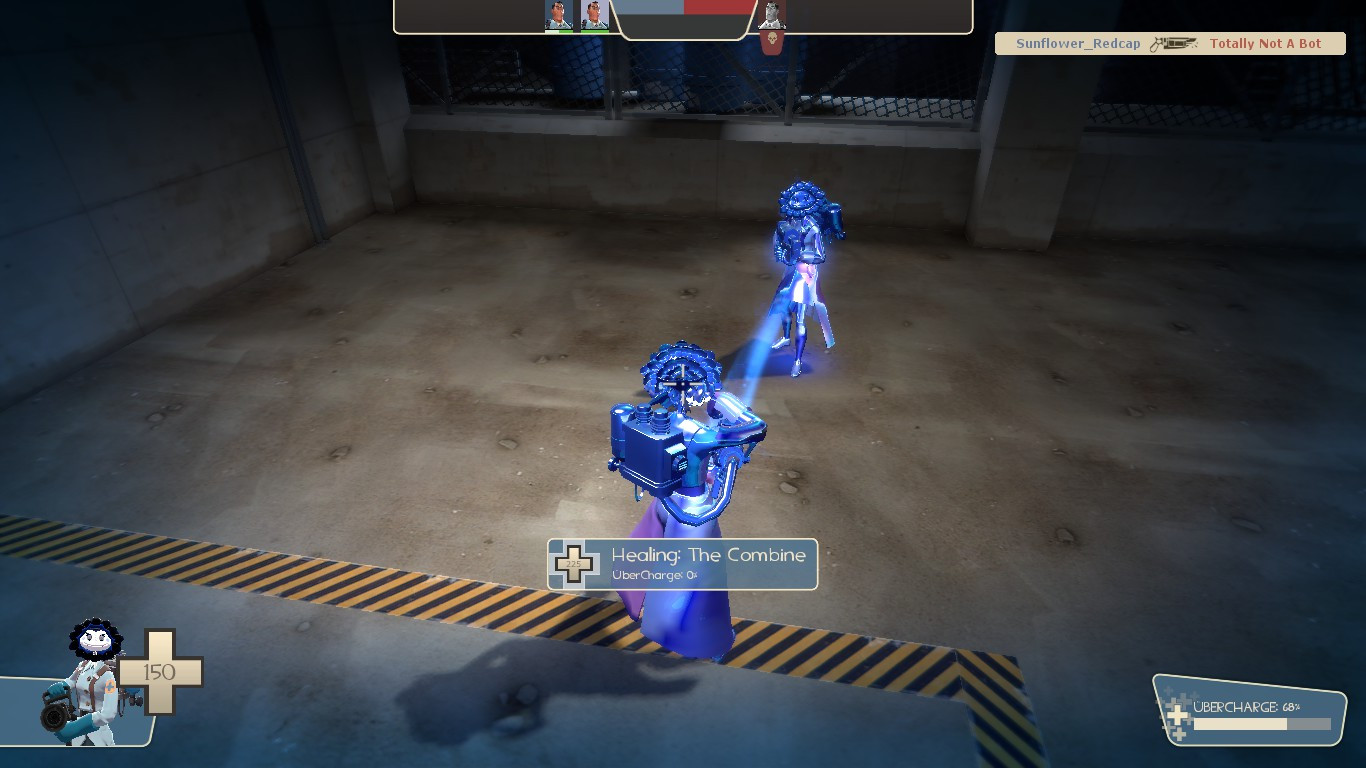Click the Healing: The Combine label
This screenshot has width=1366, height=768.
pos(708,555)
